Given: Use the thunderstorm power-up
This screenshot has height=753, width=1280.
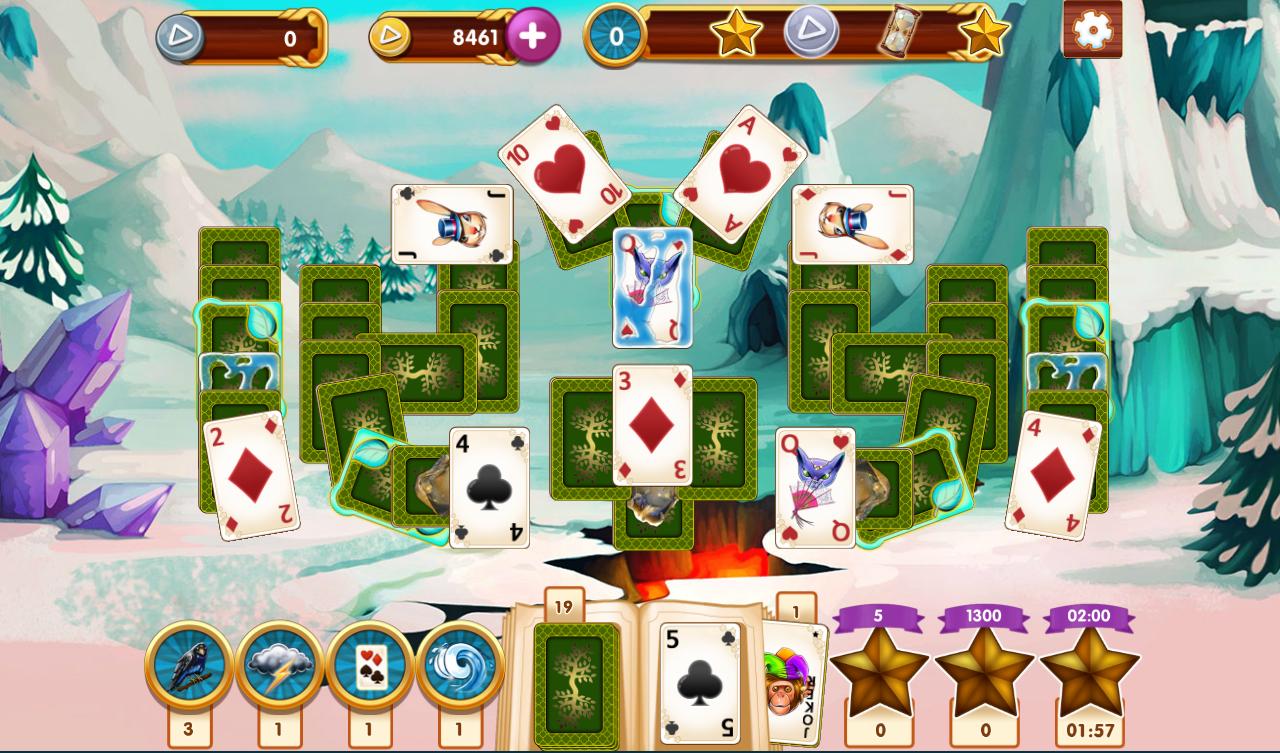Looking at the screenshot, I should click(x=278, y=661).
